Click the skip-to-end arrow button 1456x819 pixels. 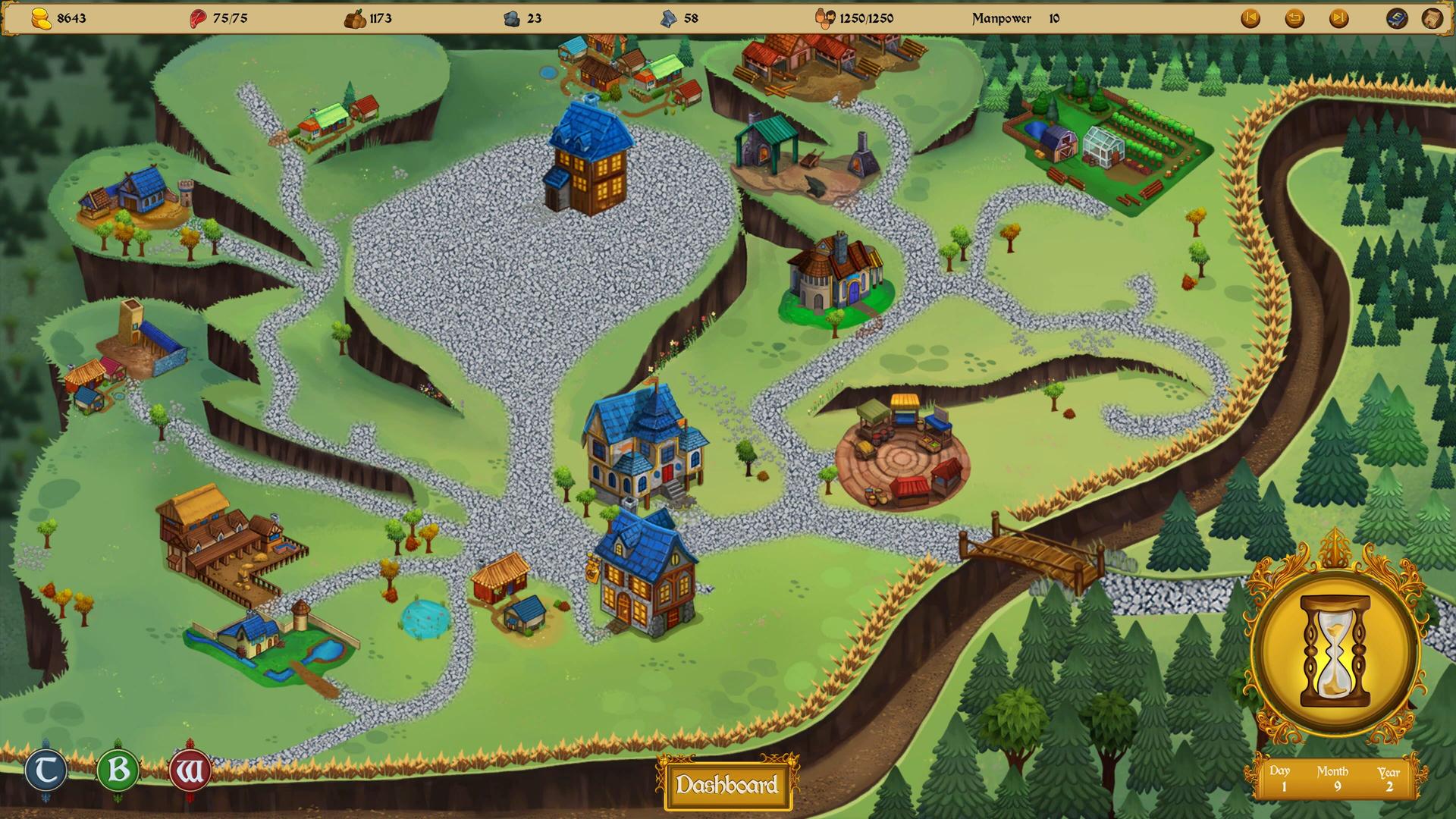click(1338, 18)
